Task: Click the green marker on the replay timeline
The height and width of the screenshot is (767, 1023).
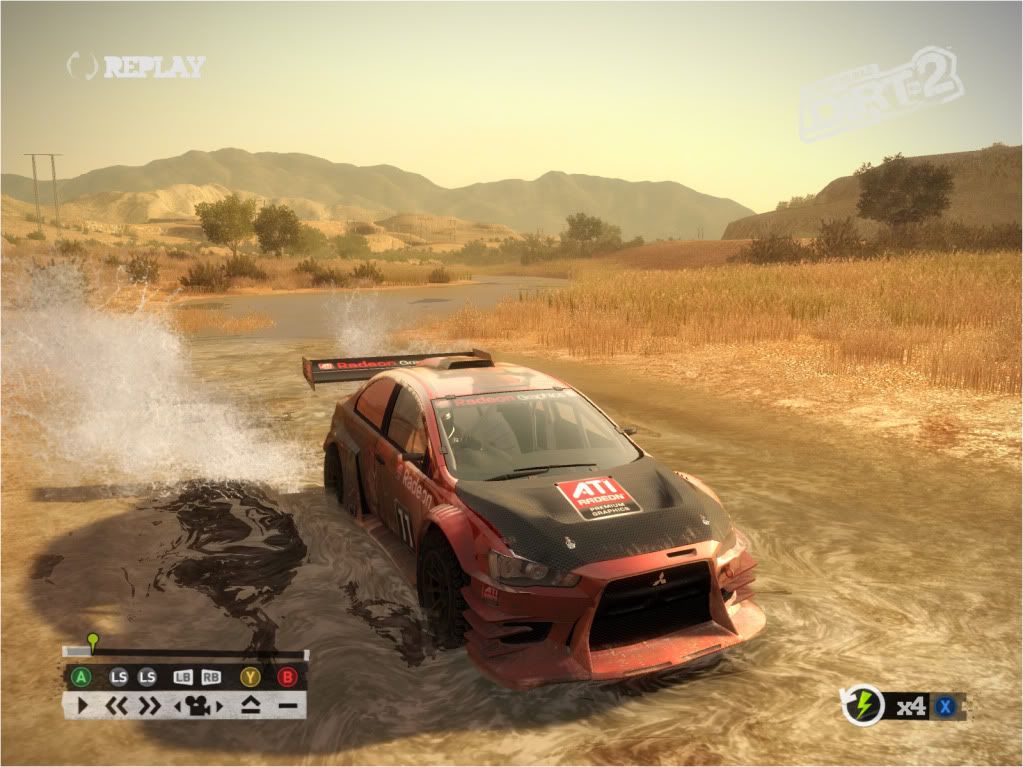Action: pyautogui.click(x=92, y=640)
